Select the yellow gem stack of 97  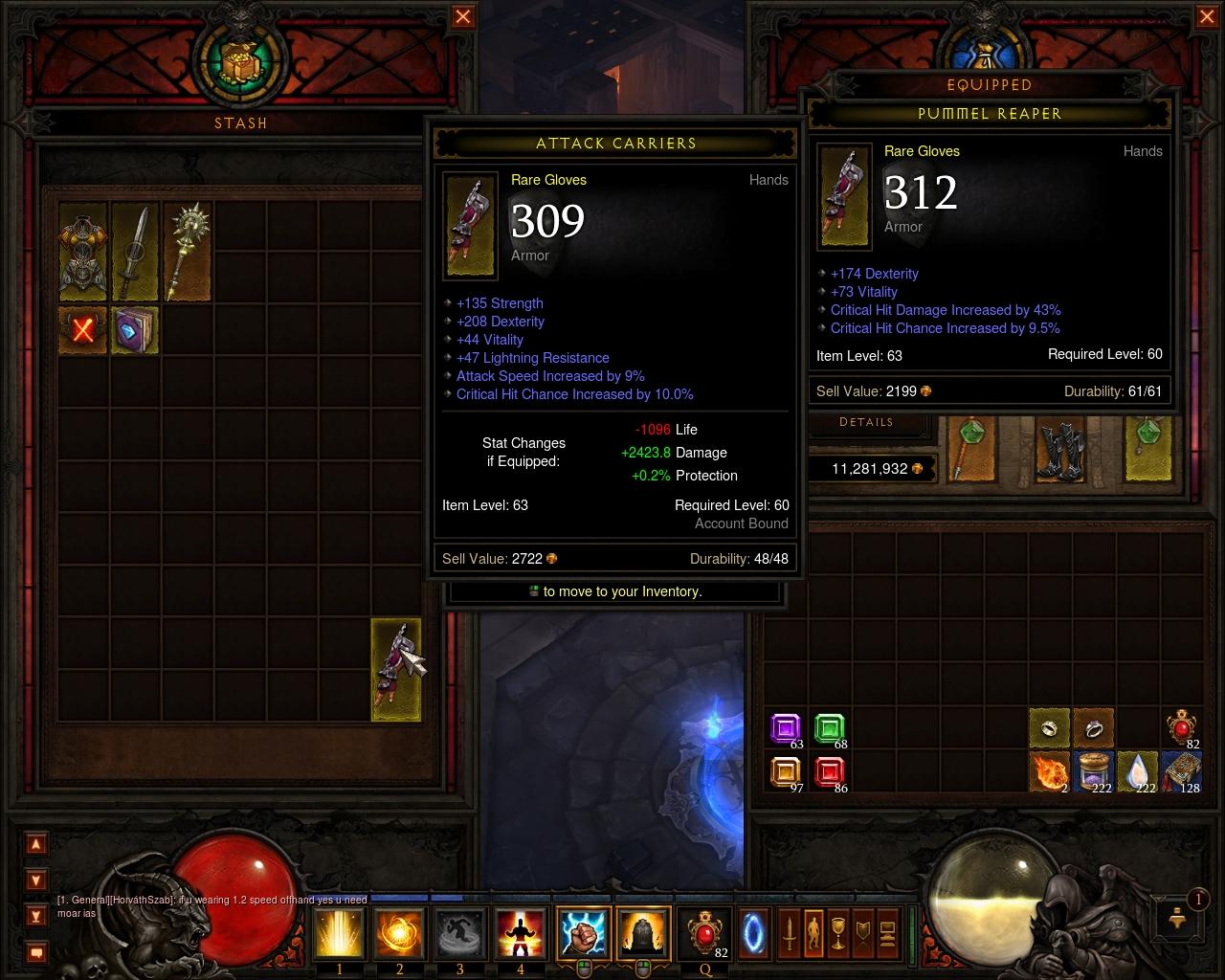click(x=786, y=771)
